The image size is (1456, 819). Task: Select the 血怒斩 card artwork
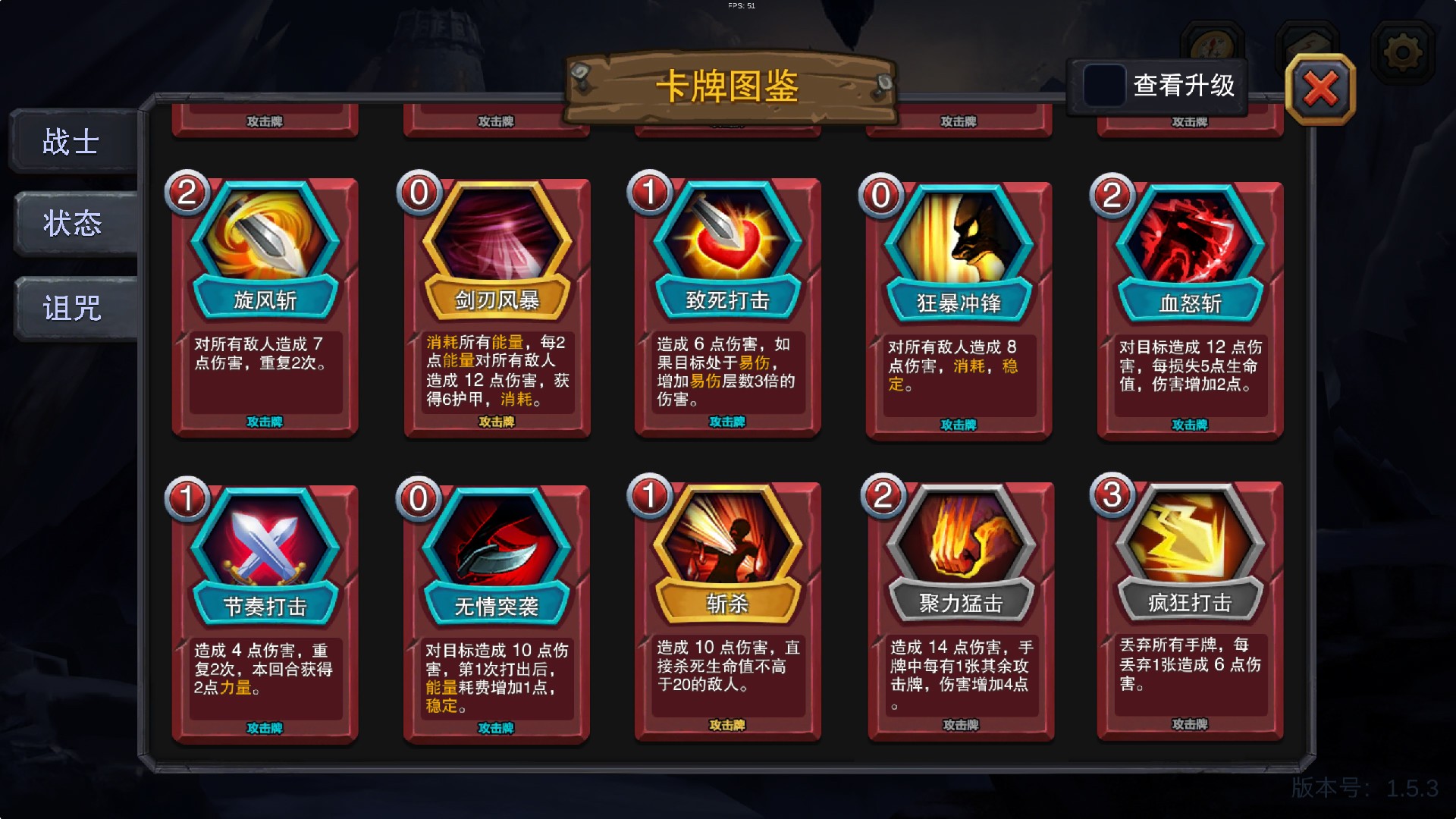[1188, 239]
